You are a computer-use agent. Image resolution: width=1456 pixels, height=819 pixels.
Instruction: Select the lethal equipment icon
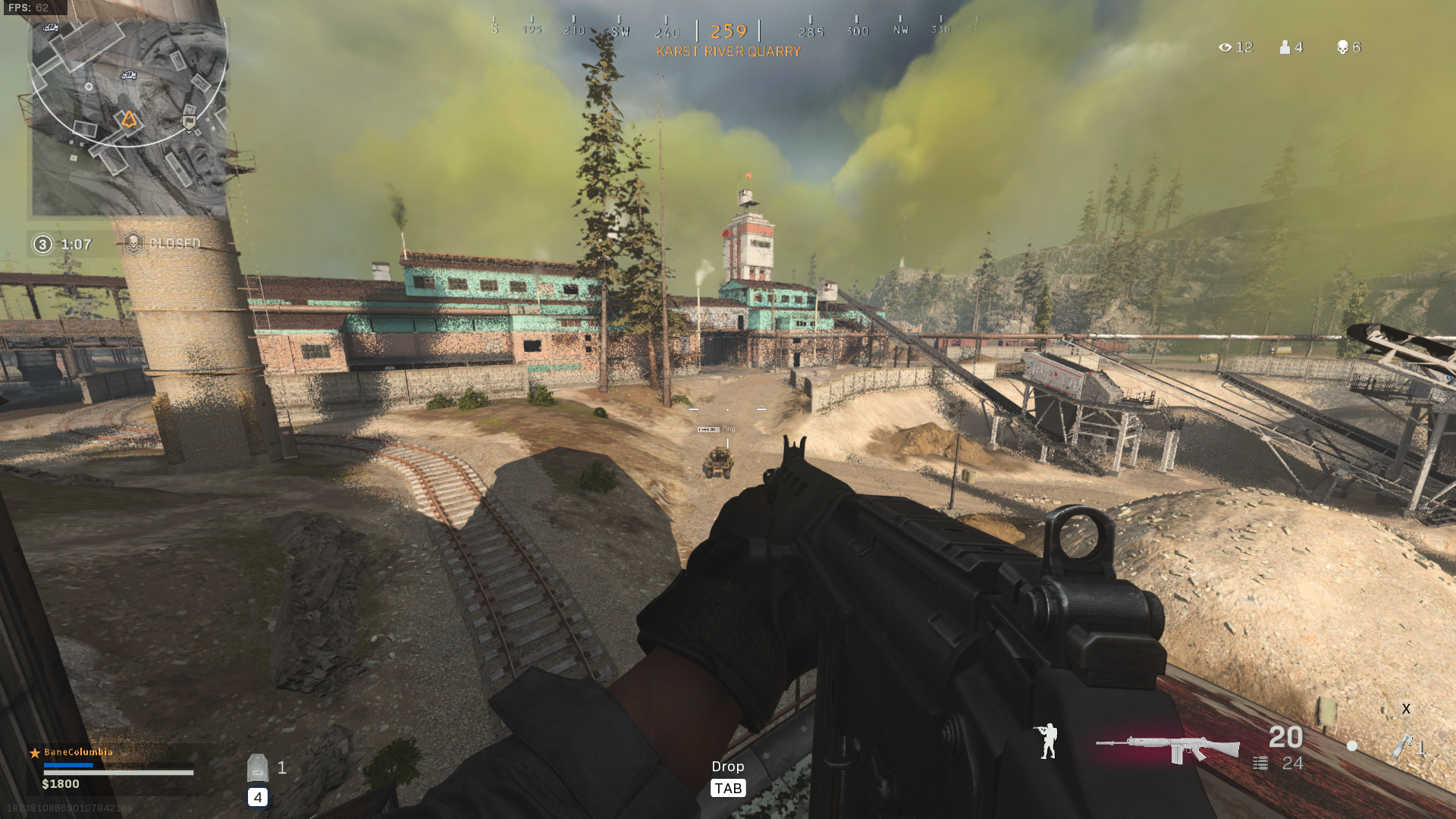[x=1403, y=745]
